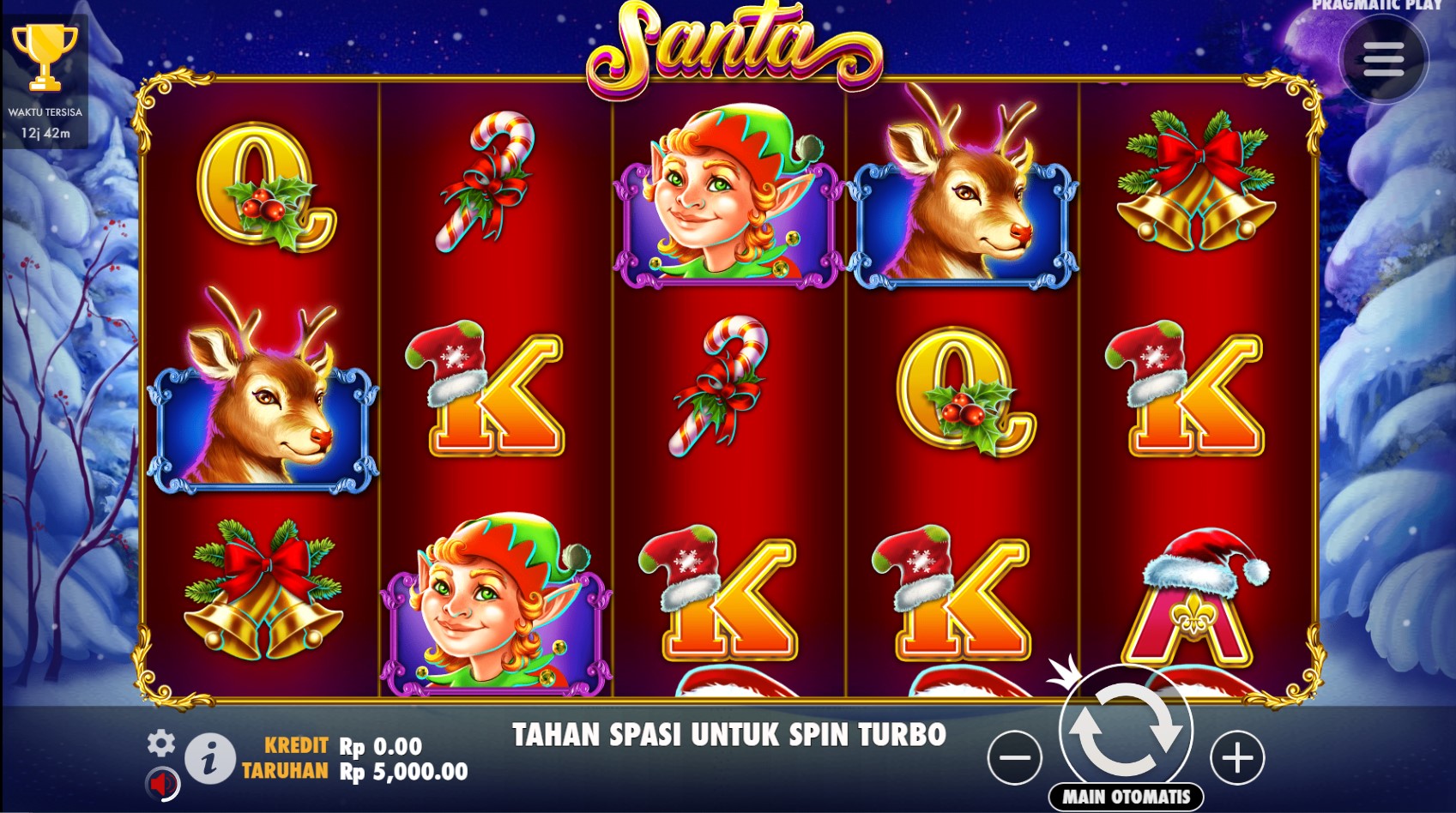Open the hamburger menu

pyautogui.click(x=1383, y=59)
